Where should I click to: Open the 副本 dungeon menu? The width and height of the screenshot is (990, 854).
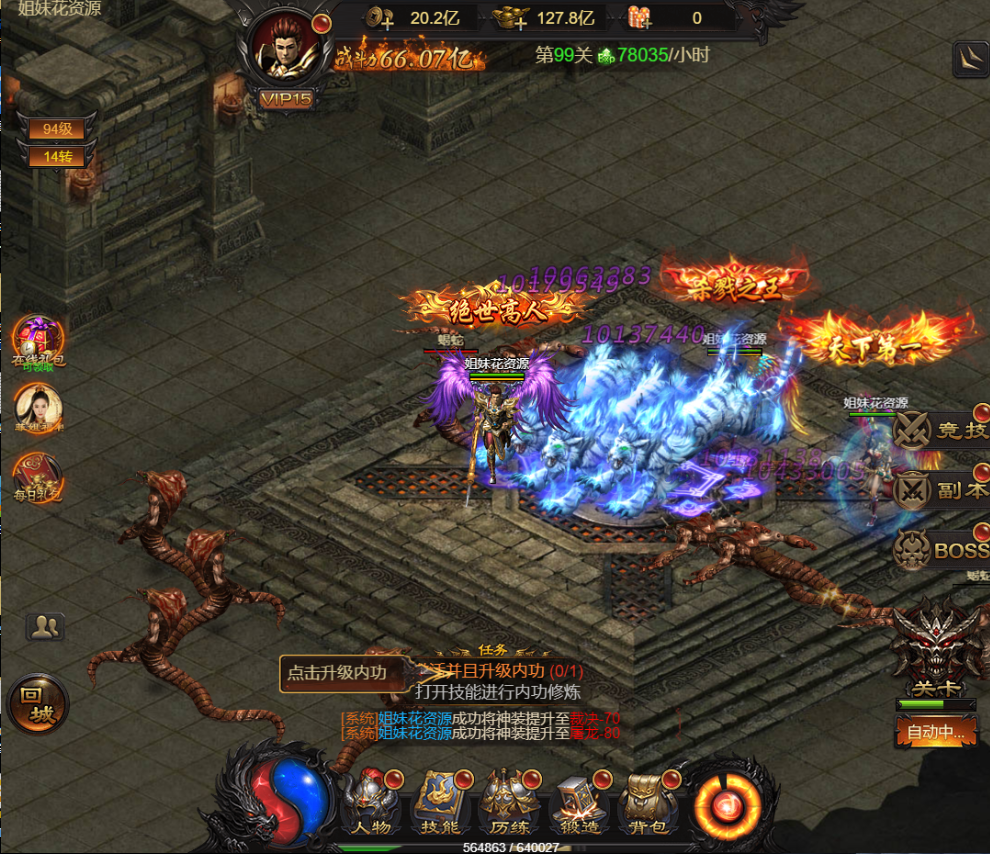(940, 490)
